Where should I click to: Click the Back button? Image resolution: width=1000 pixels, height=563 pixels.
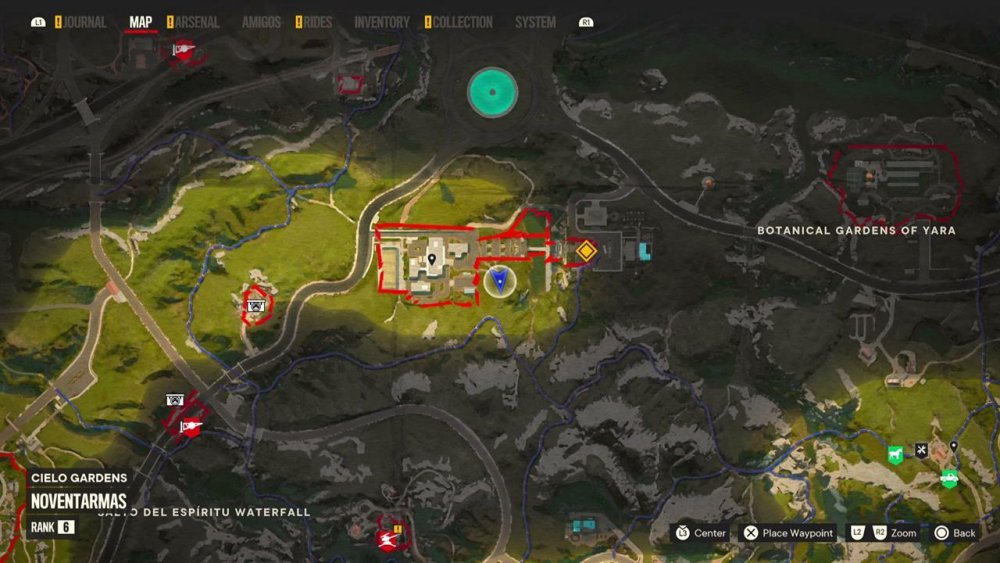pos(954,533)
